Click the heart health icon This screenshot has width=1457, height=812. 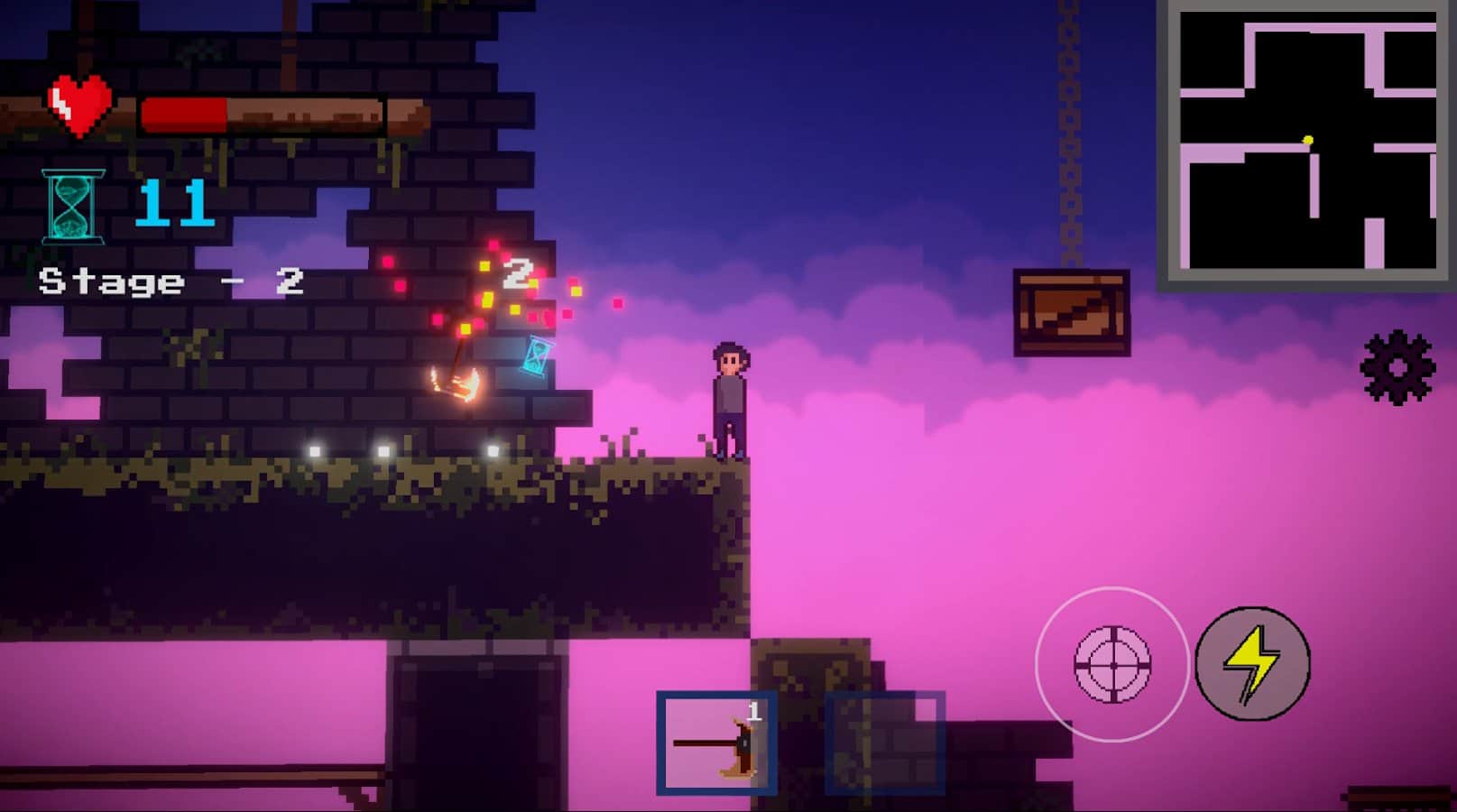(79, 103)
